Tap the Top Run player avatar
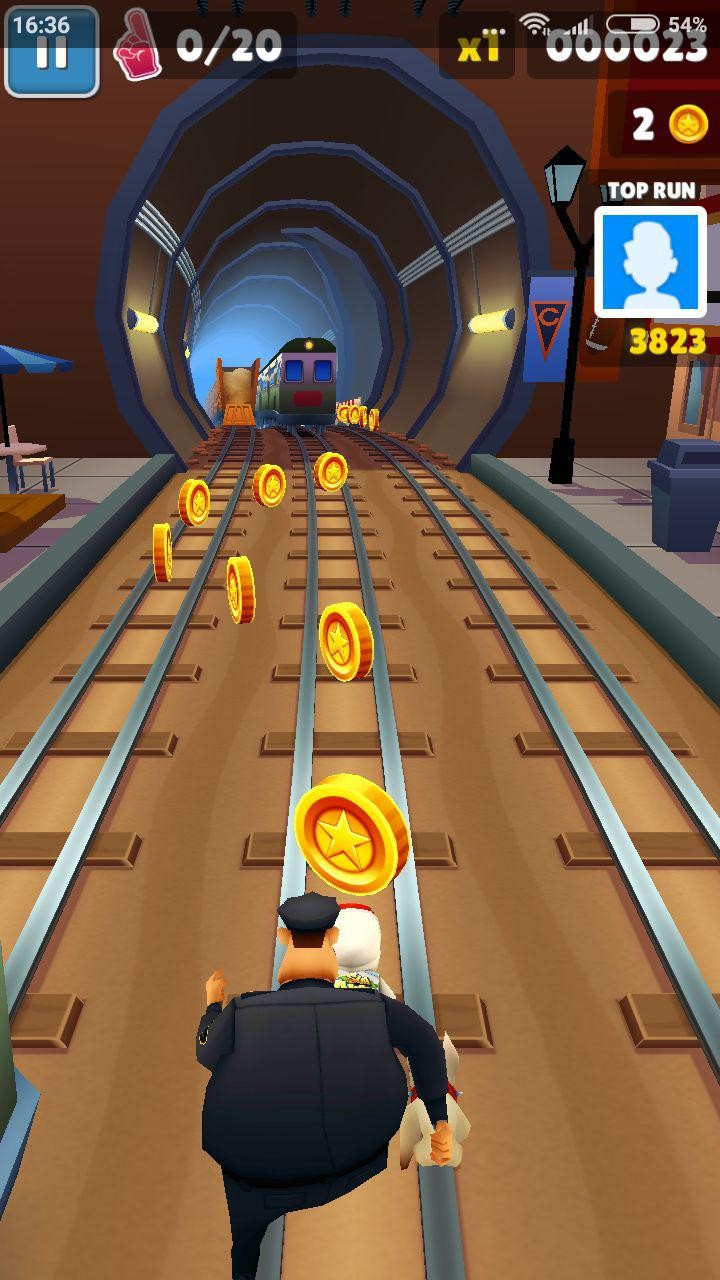 650,262
